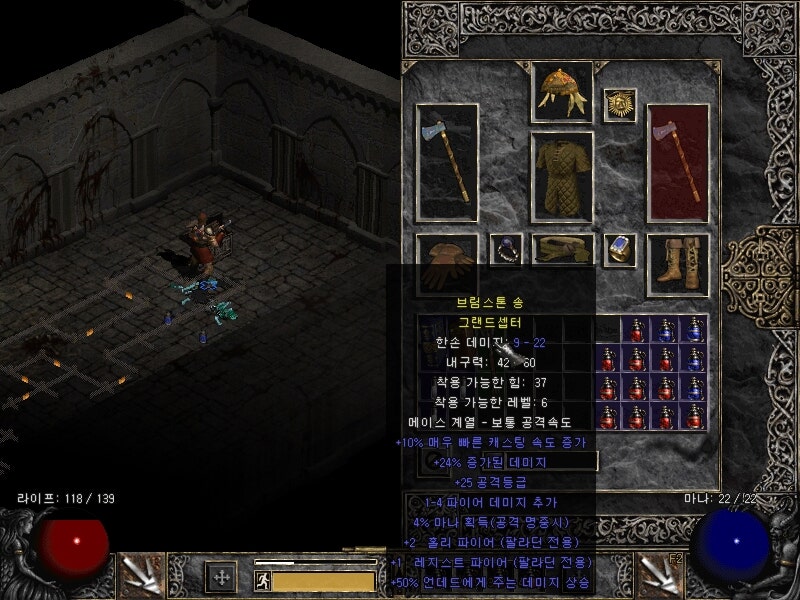This screenshot has height=600, width=800.
Task: Pick up the quilted body armor
Action: [x=561, y=177]
